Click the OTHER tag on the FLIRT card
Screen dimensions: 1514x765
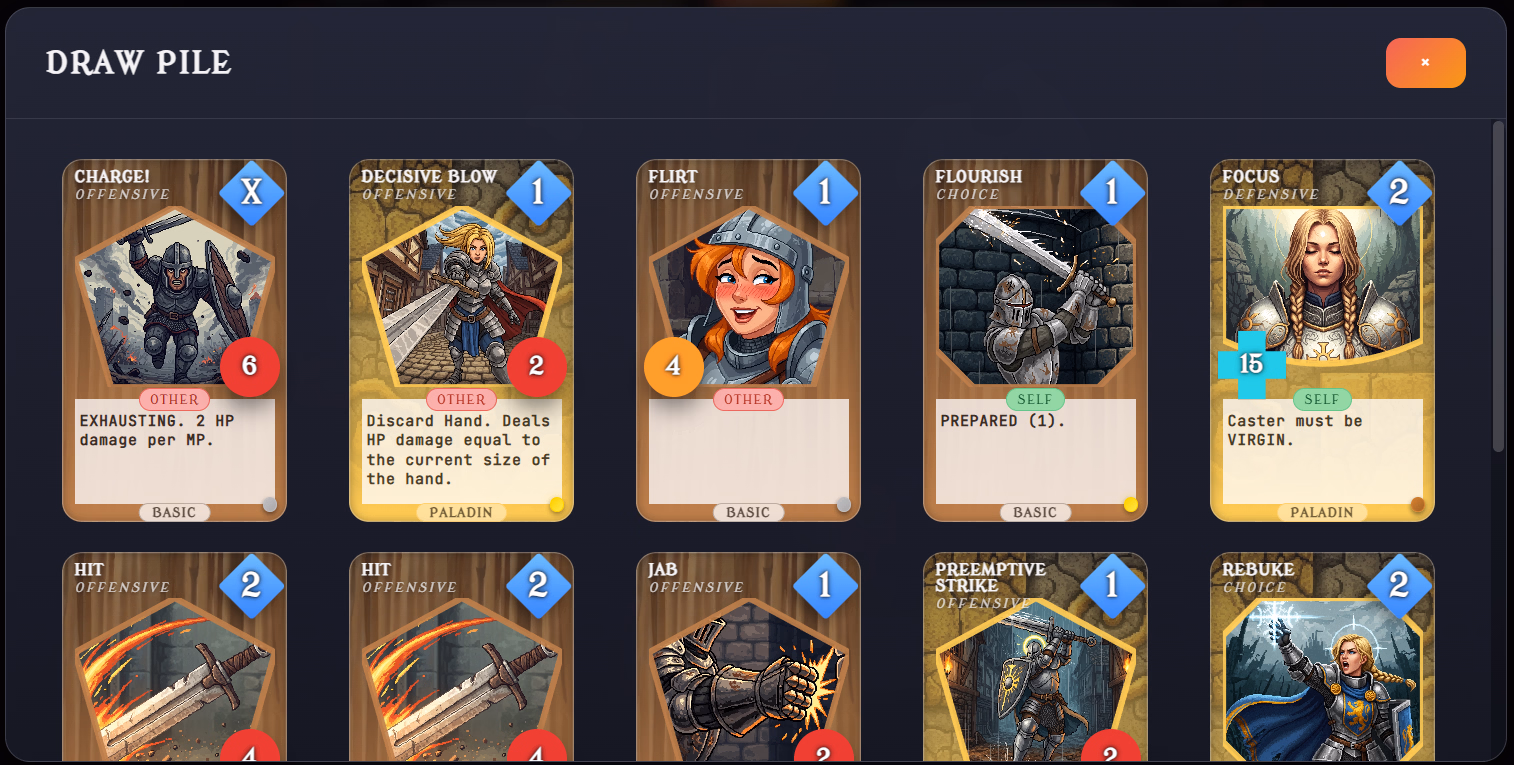(x=748, y=398)
